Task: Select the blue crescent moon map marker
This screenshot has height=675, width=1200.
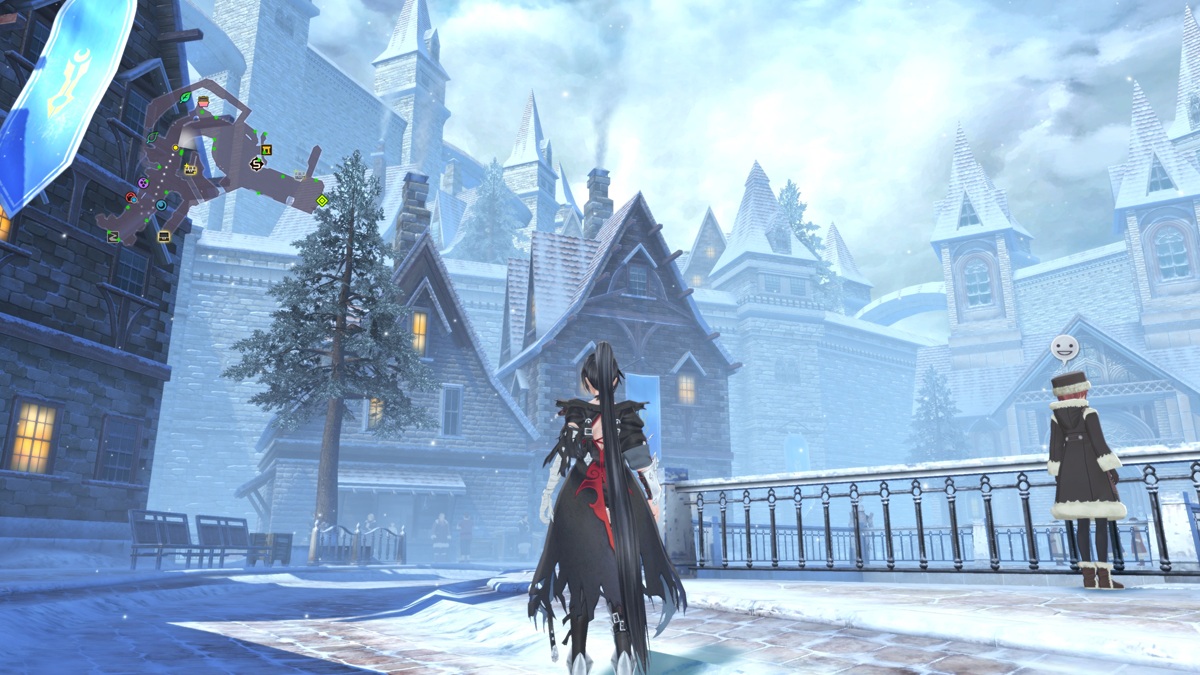Action: (161, 206)
